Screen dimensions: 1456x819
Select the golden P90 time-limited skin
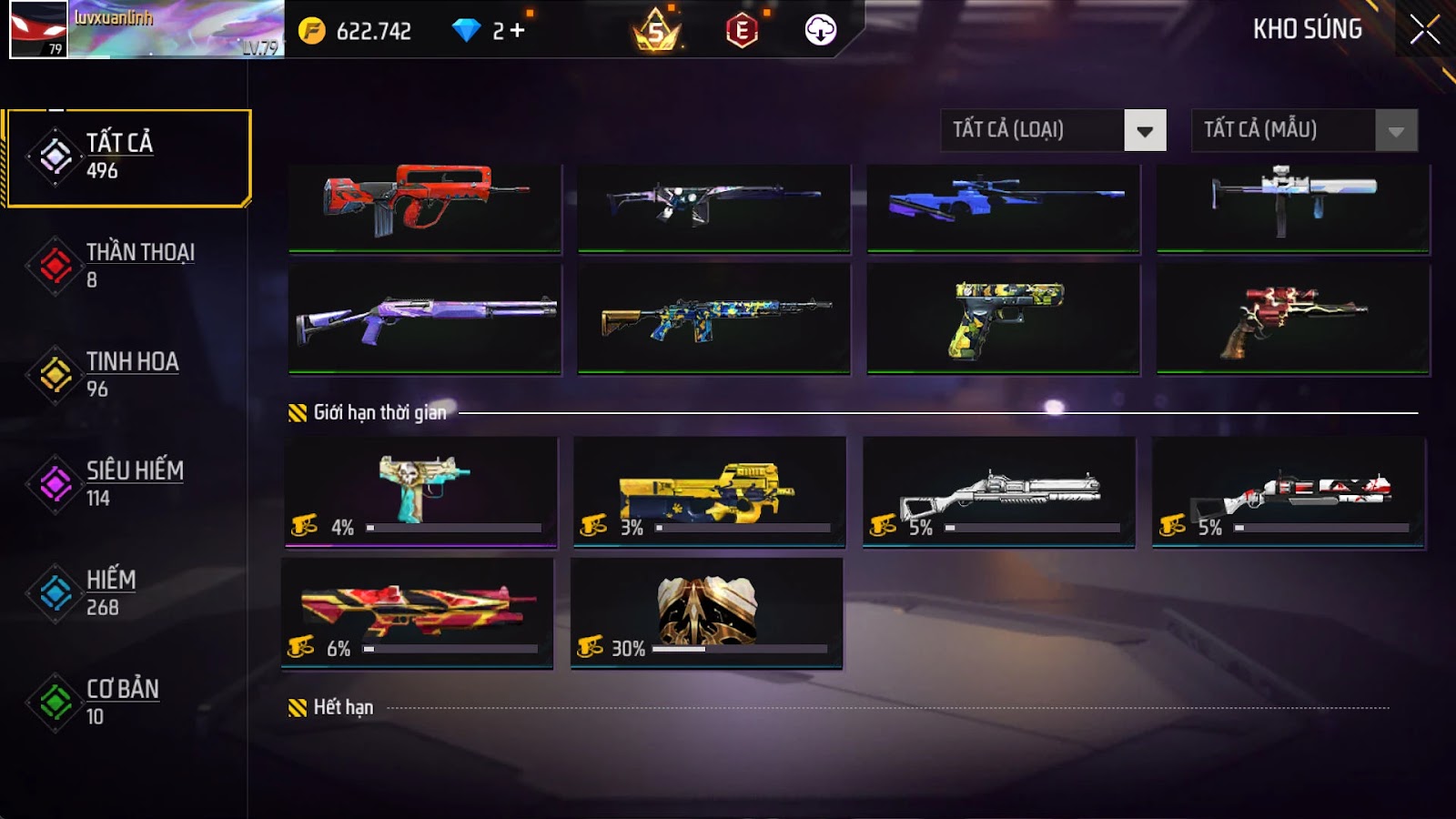pos(710,491)
